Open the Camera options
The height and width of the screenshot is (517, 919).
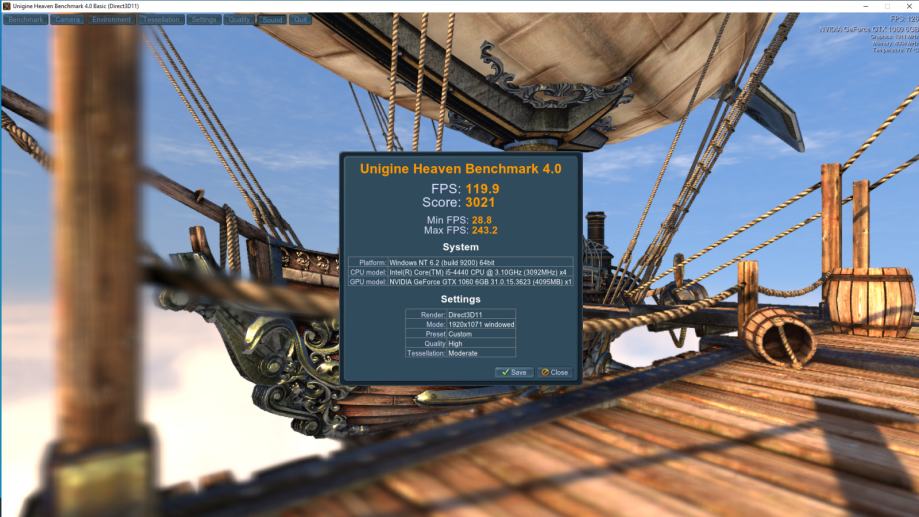[68, 19]
